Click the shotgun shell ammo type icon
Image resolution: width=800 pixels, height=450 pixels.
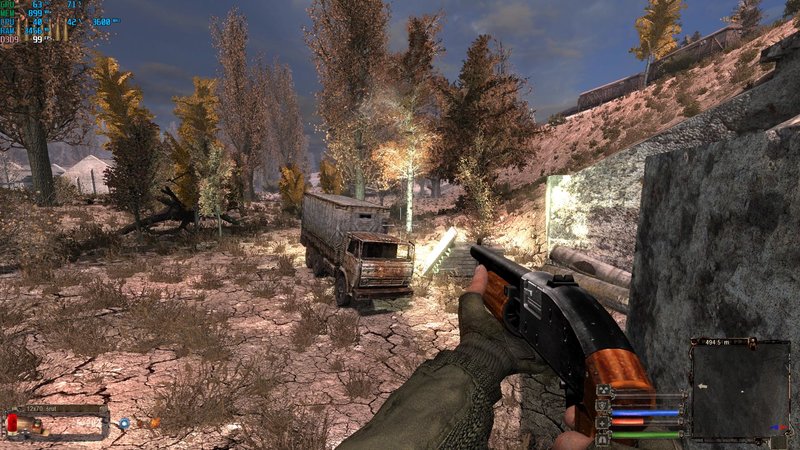(12, 423)
